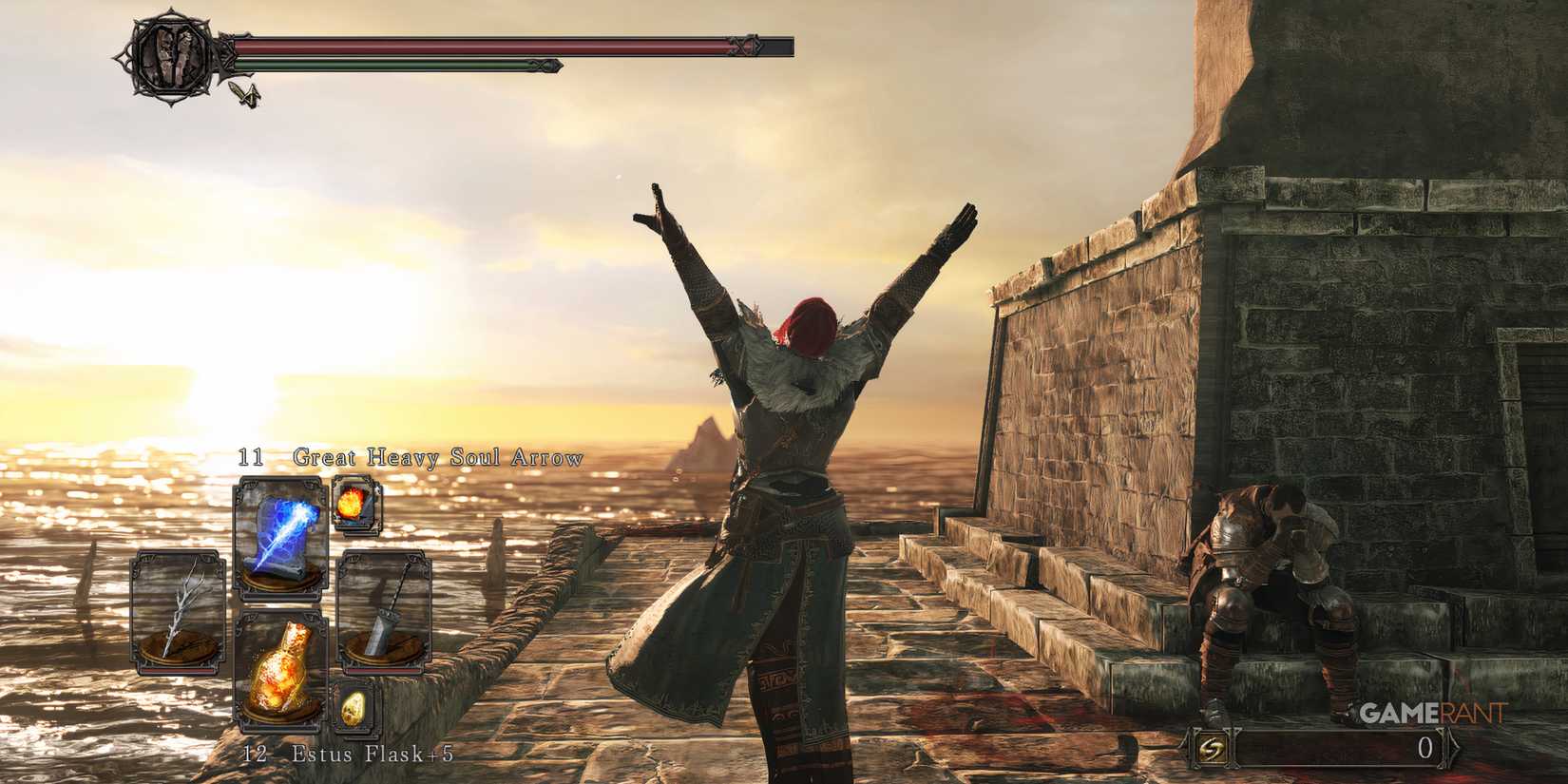Toggle the Estus Flask quick item slot
The width and height of the screenshot is (1568, 784).
280,670
